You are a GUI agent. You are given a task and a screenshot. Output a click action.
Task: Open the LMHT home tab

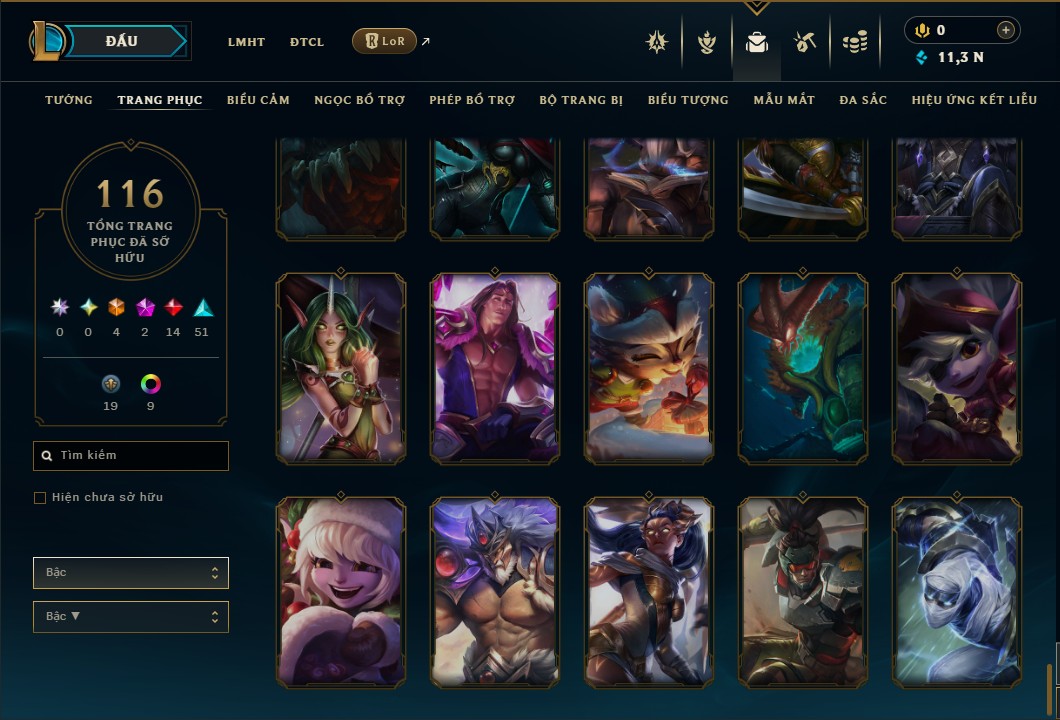pos(246,42)
